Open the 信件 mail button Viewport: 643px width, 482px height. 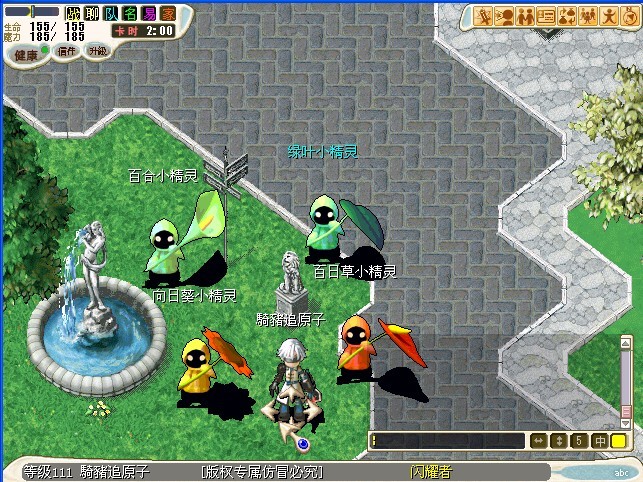[x=65, y=50]
